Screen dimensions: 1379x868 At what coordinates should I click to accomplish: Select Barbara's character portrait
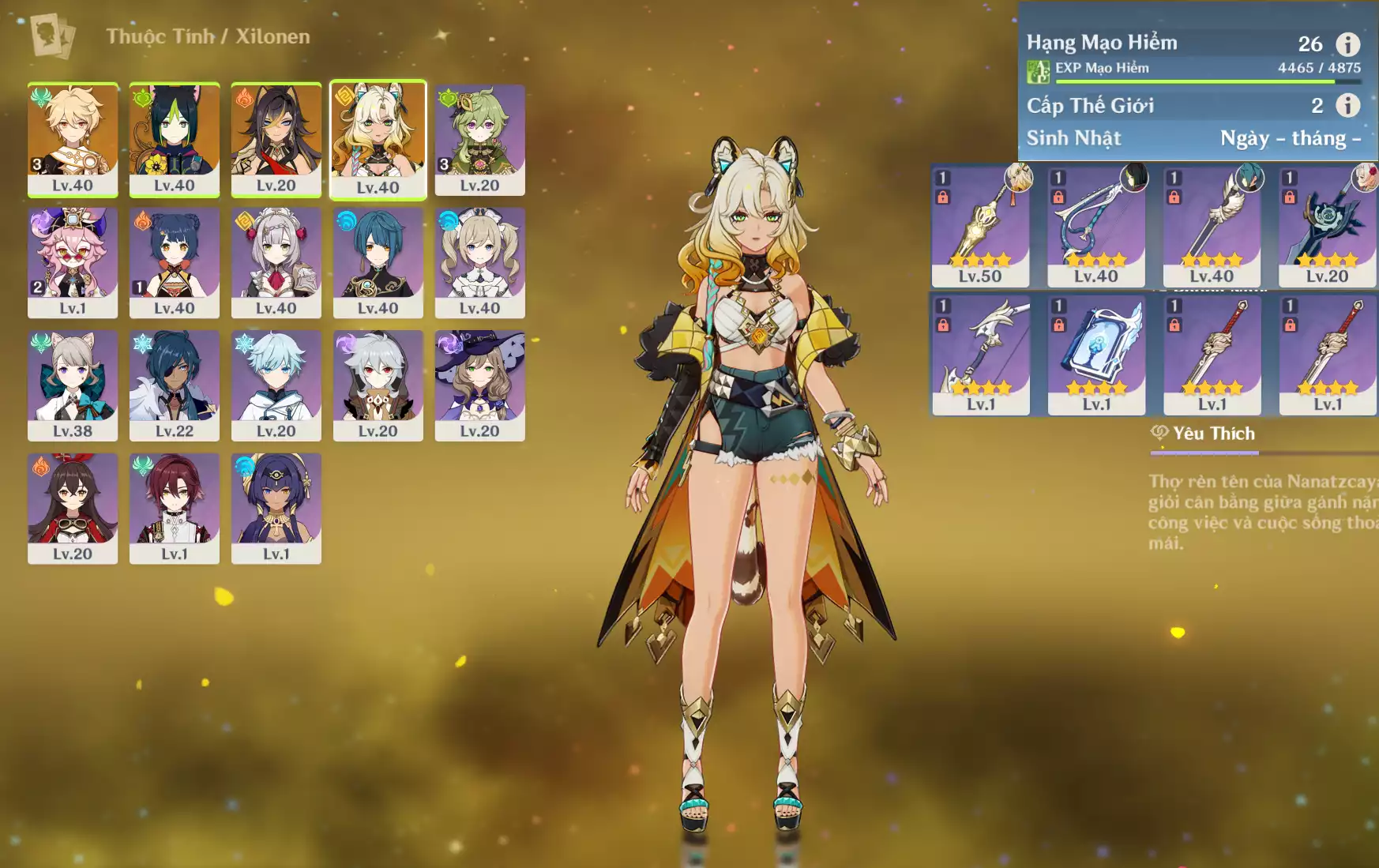tap(479, 262)
